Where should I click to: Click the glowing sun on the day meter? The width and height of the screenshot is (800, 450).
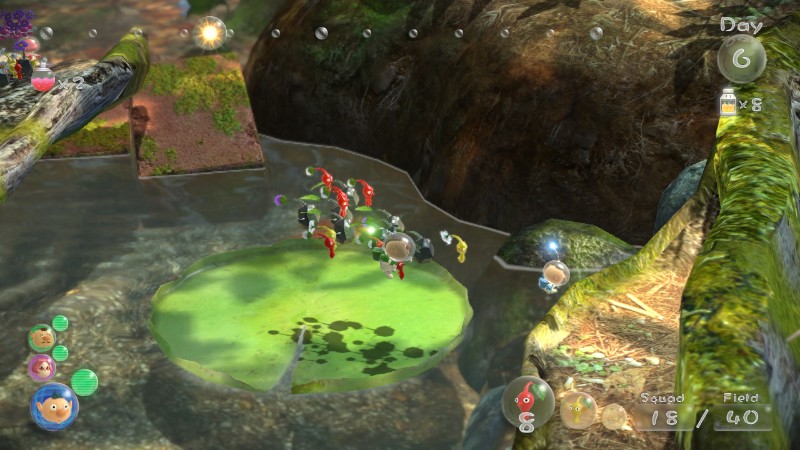coord(209,33)
